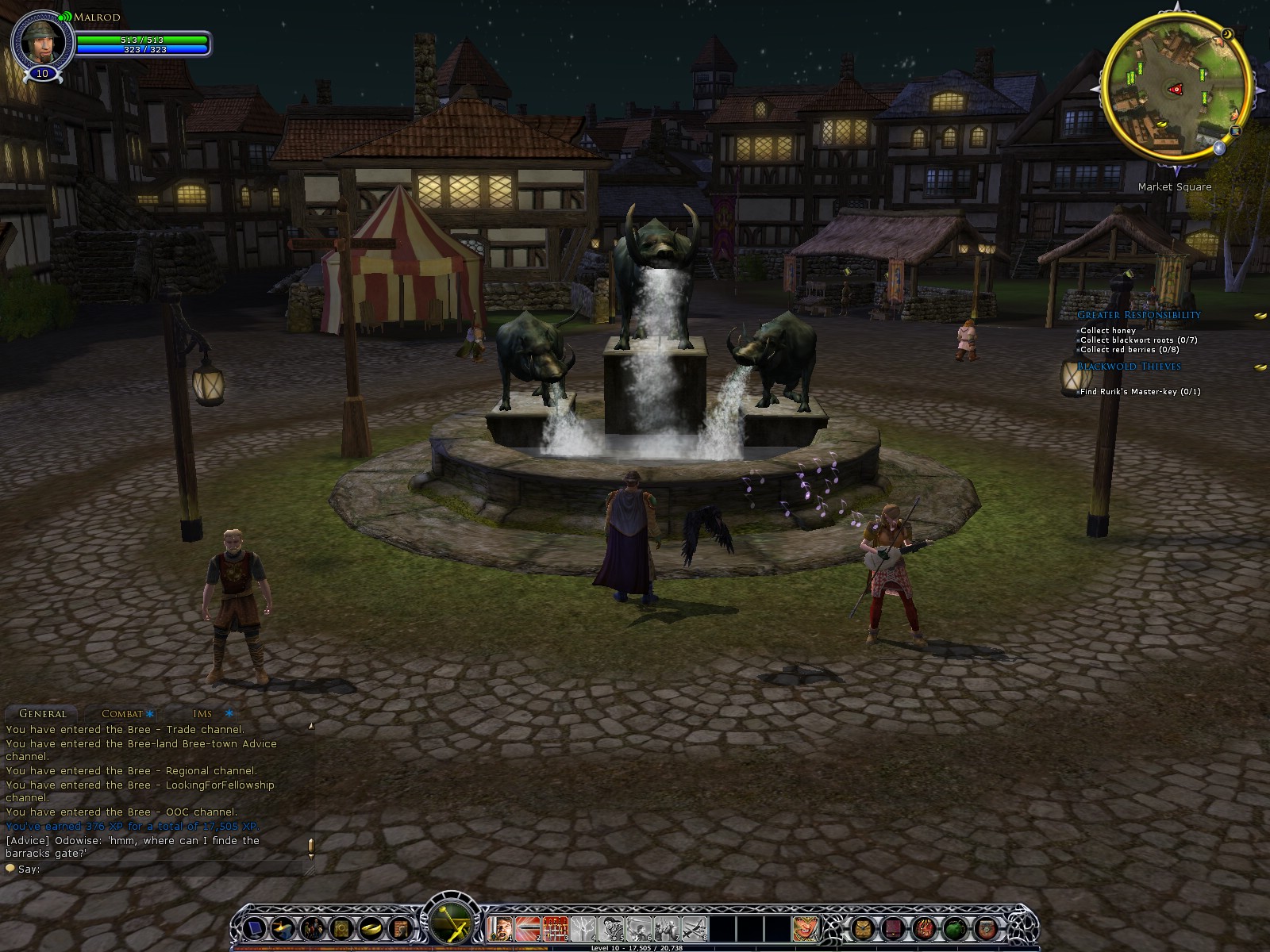1270x952 pixels.
Task: Open the IMs chat tab
Action: pos(202,713)
